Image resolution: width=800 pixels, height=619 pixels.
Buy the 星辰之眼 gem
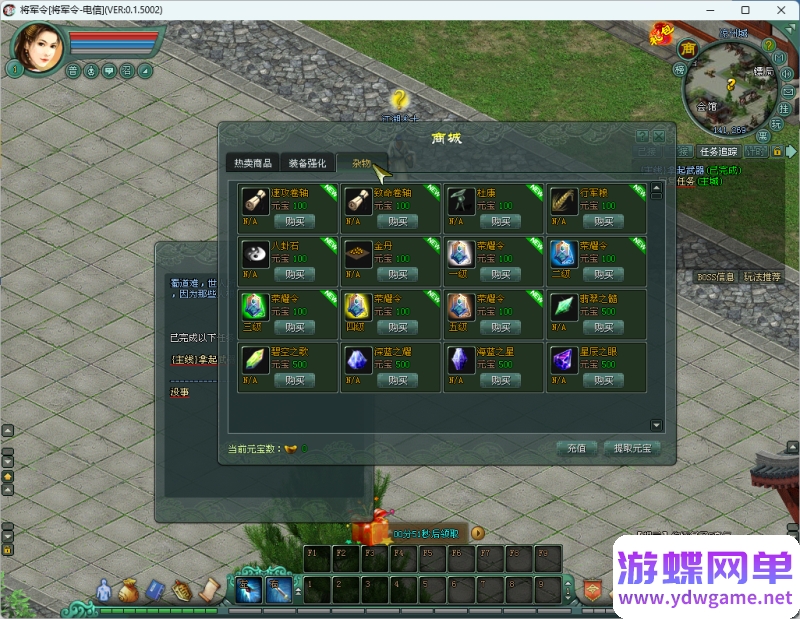[x=602, y=380]
